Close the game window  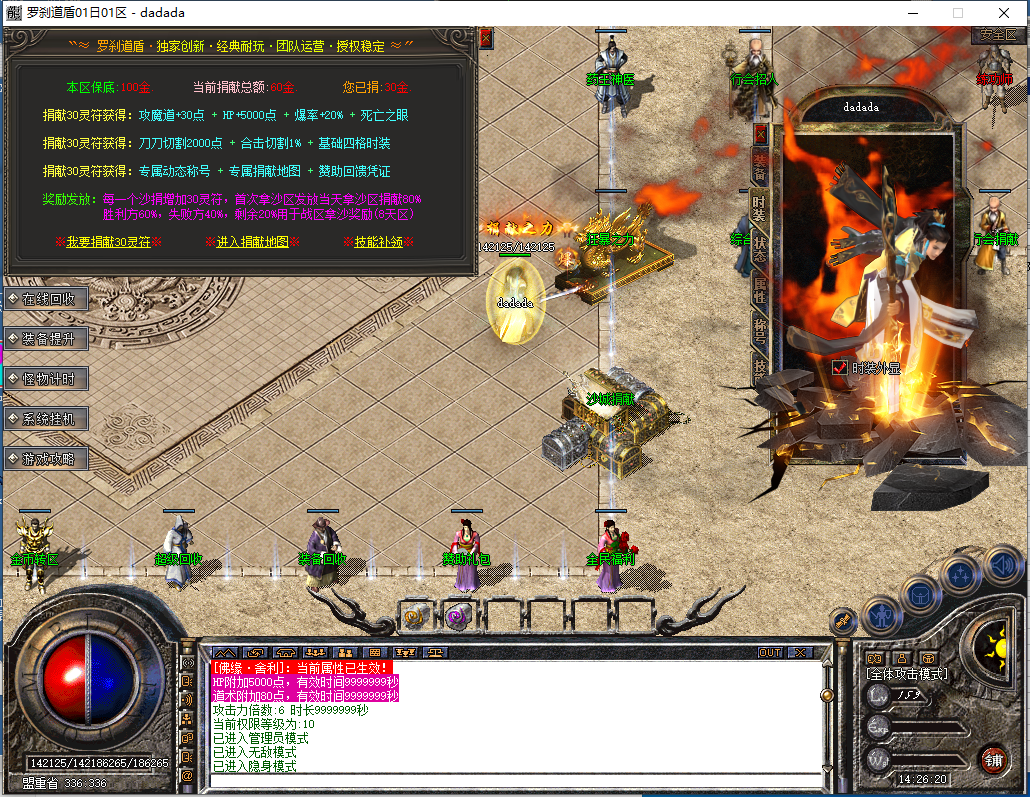[1004, 13]
